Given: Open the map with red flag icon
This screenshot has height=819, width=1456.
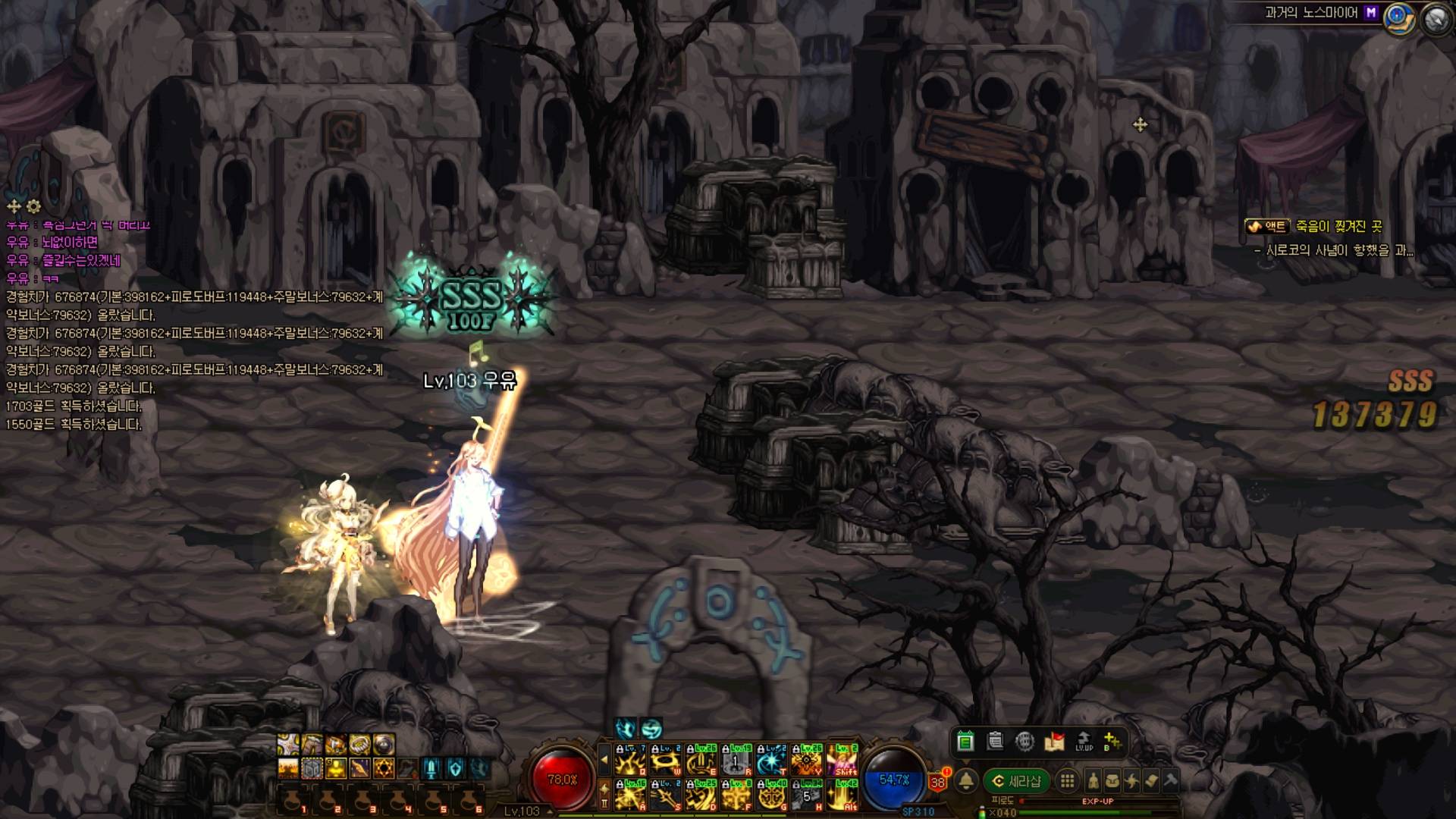Looking at the screenshot, I should click(1054, 741).
